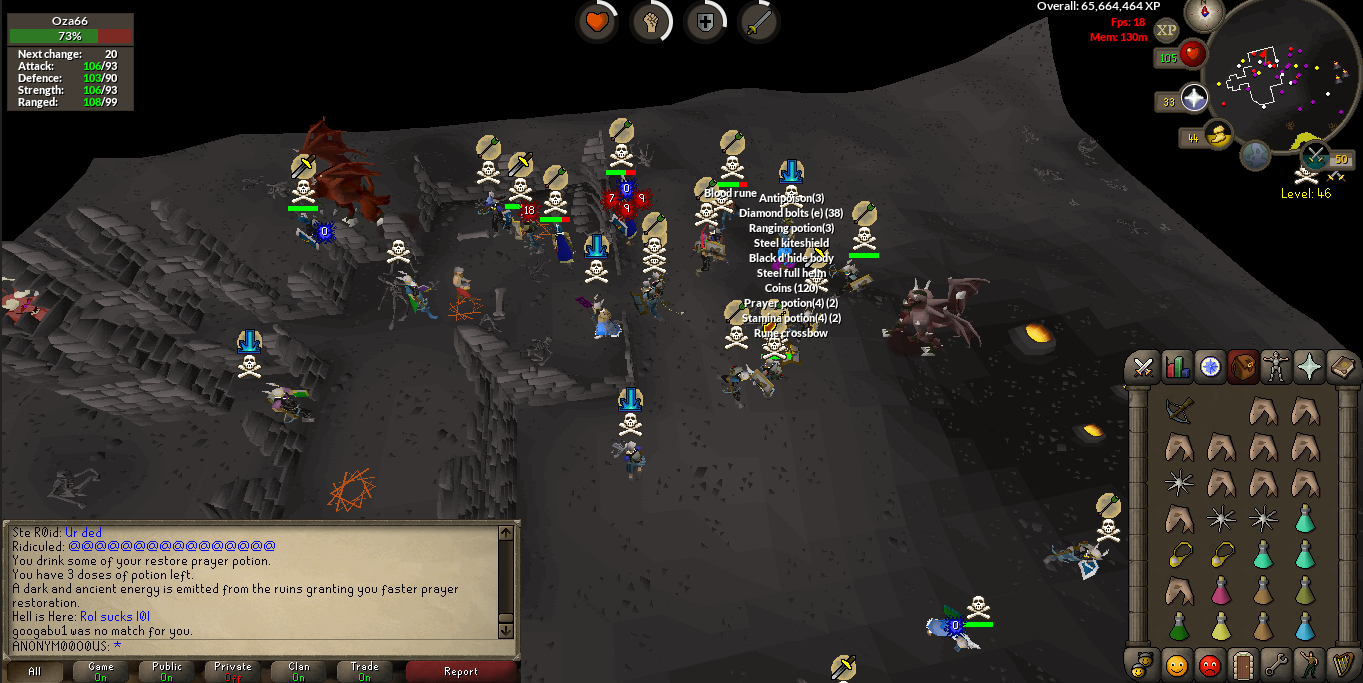Select the crossbow in the inventory
The width and height of the screenshot is (1363, 683).
[x=1180, y=410]
